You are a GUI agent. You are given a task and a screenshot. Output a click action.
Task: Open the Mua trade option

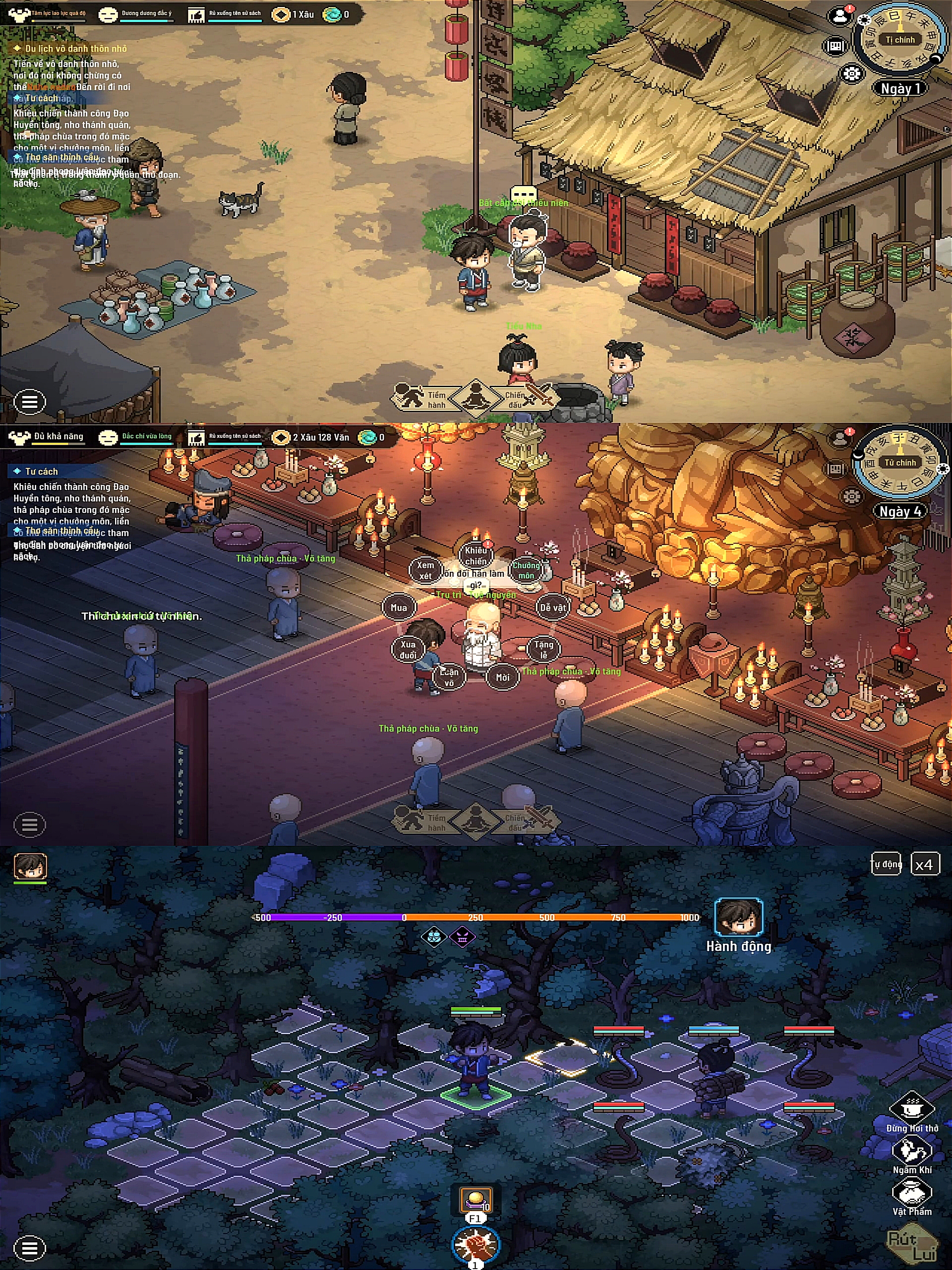point(399,608)
